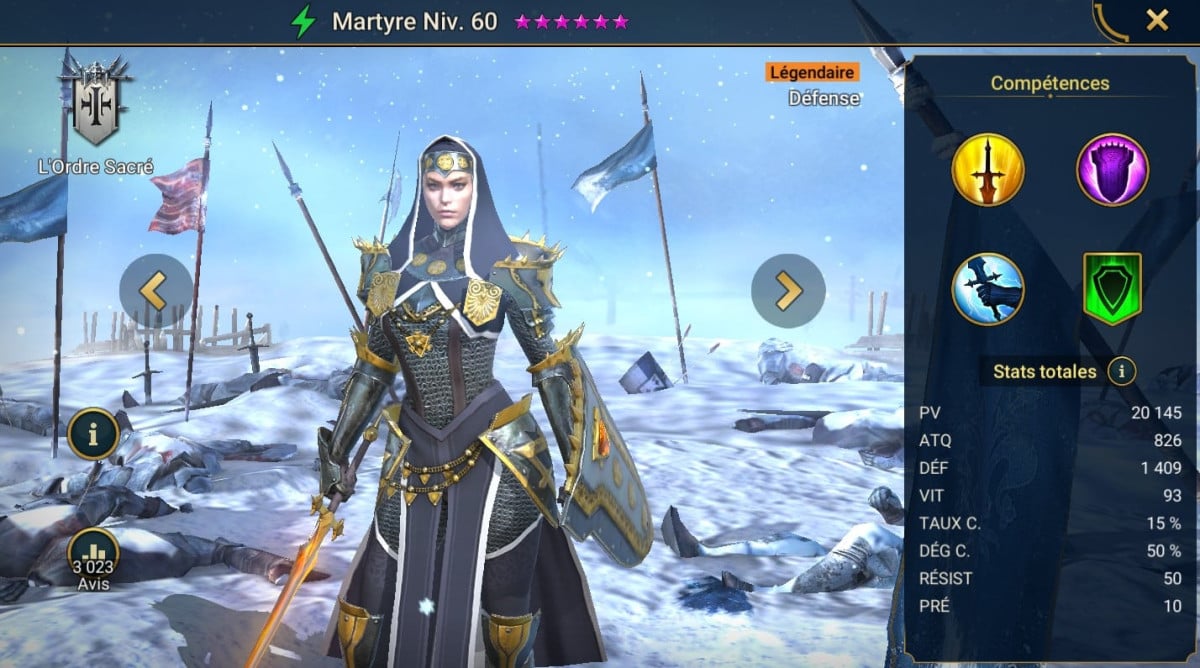The image size is (1200, 668).
Task: Open Stats totales info tooltip
Action: [x=1122, y=373]
